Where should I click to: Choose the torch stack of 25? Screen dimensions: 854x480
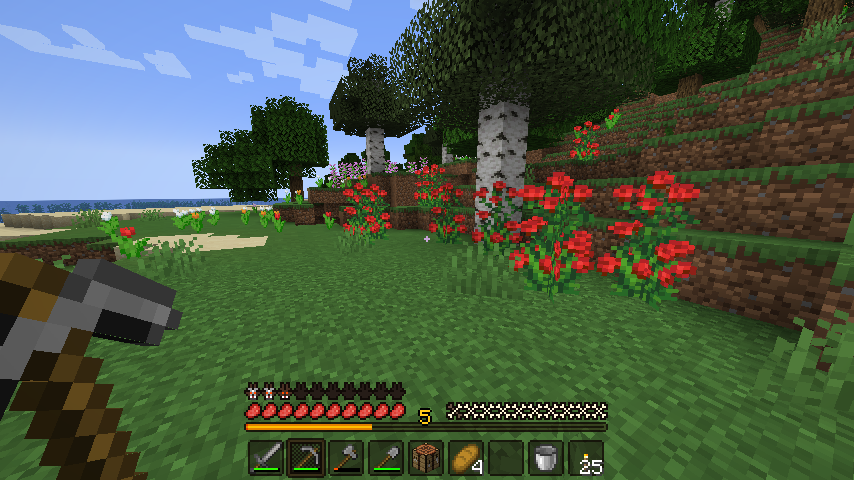click(586, 458)
